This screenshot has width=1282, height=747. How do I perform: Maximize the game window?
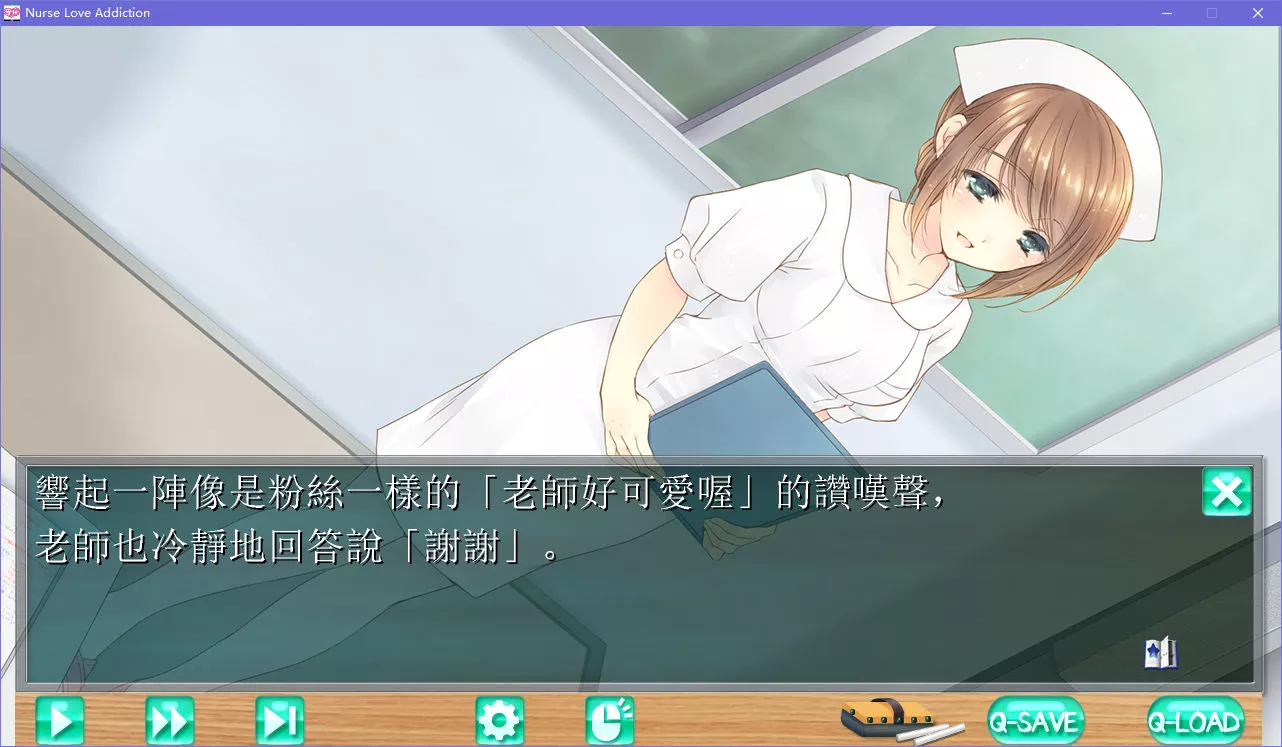[x=1211, y=13]
